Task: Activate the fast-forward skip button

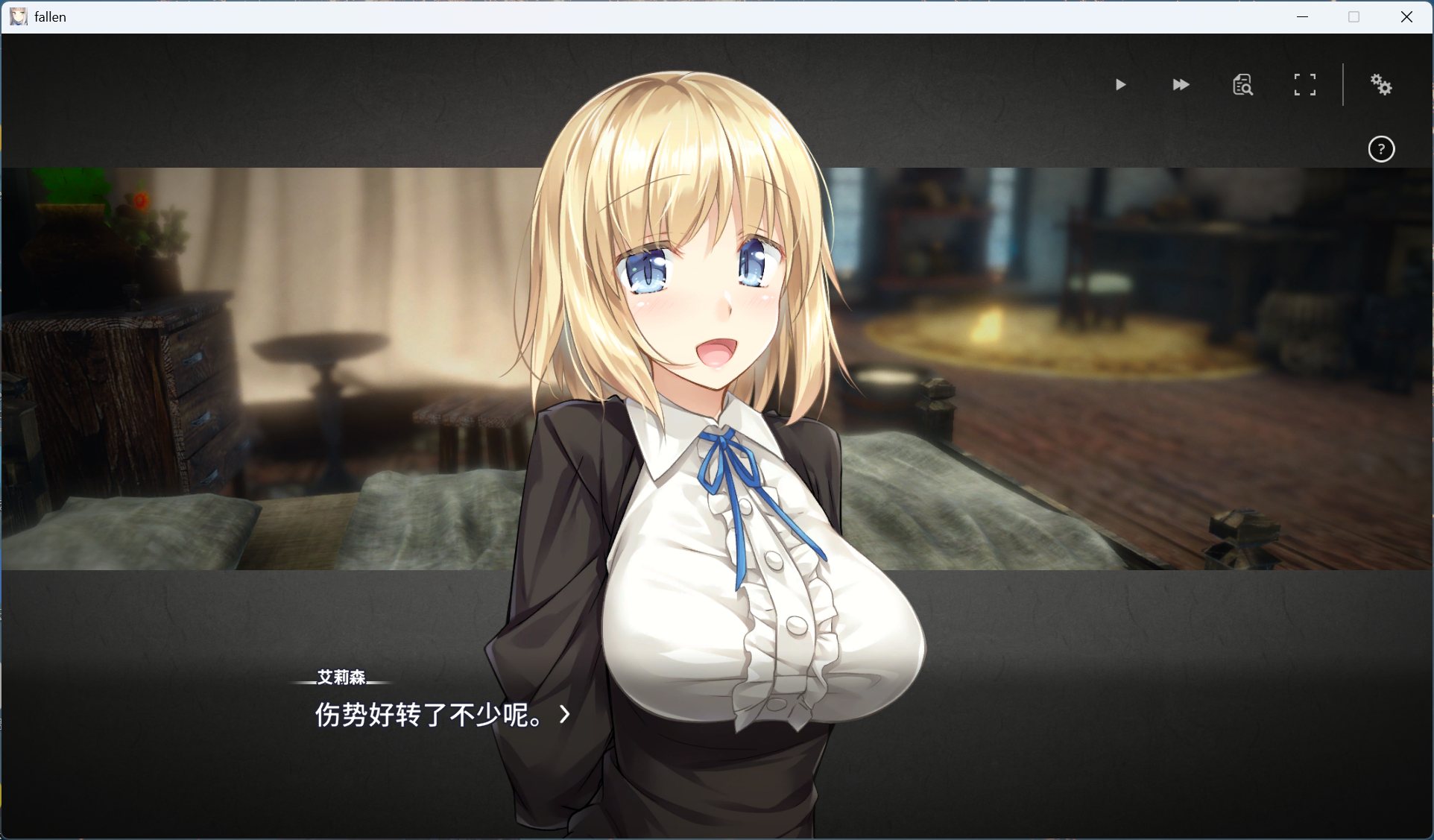Action: tap(1181, 85)
